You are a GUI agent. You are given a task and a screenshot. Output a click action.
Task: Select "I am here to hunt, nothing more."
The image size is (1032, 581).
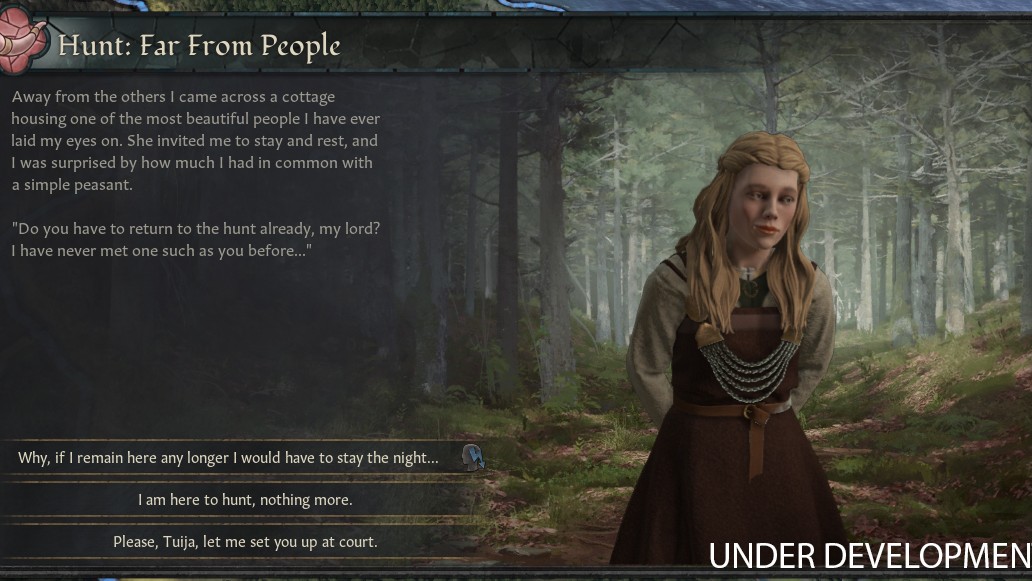coord(245,500)
